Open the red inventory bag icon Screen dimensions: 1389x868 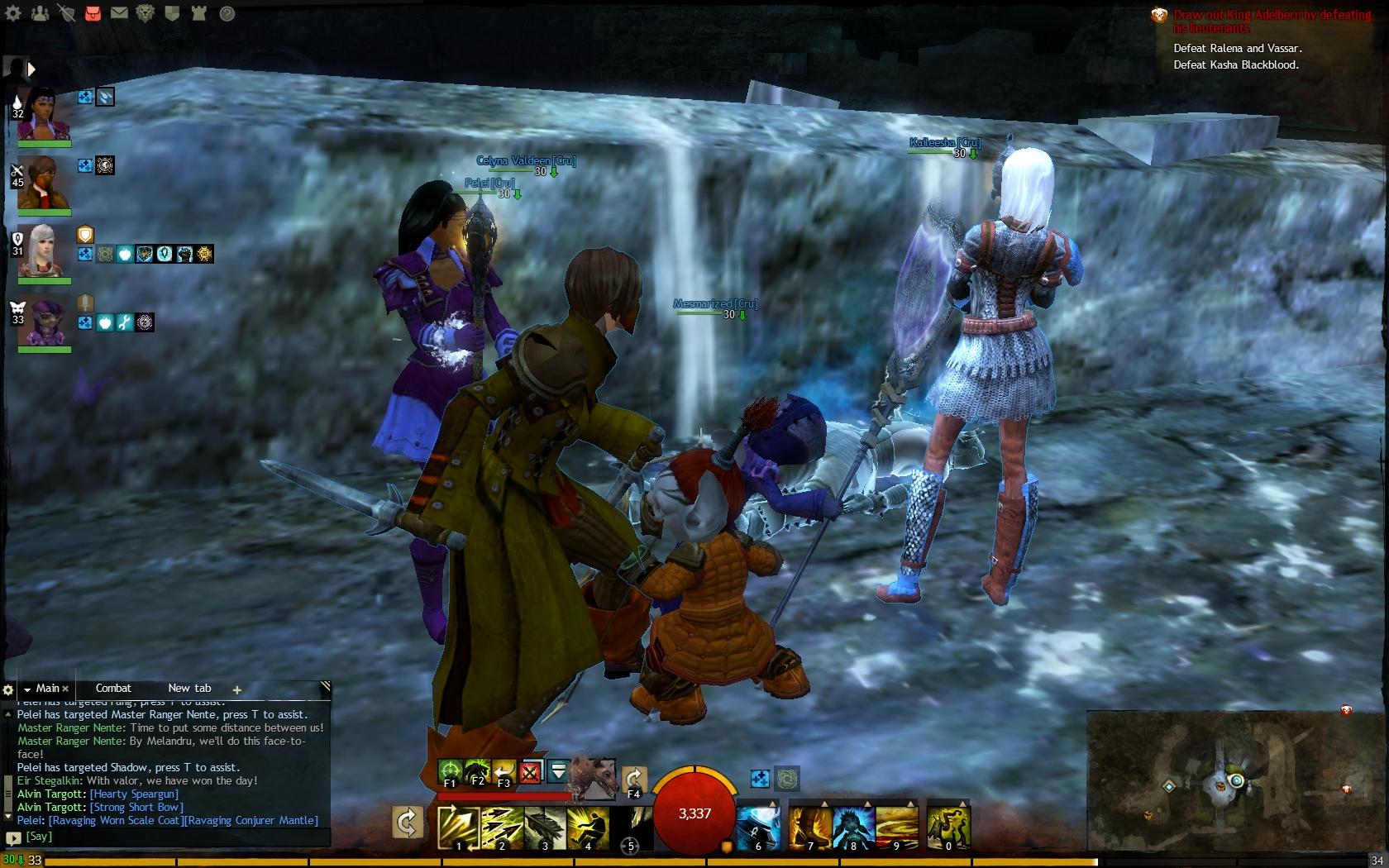click(x=93, y=13)
